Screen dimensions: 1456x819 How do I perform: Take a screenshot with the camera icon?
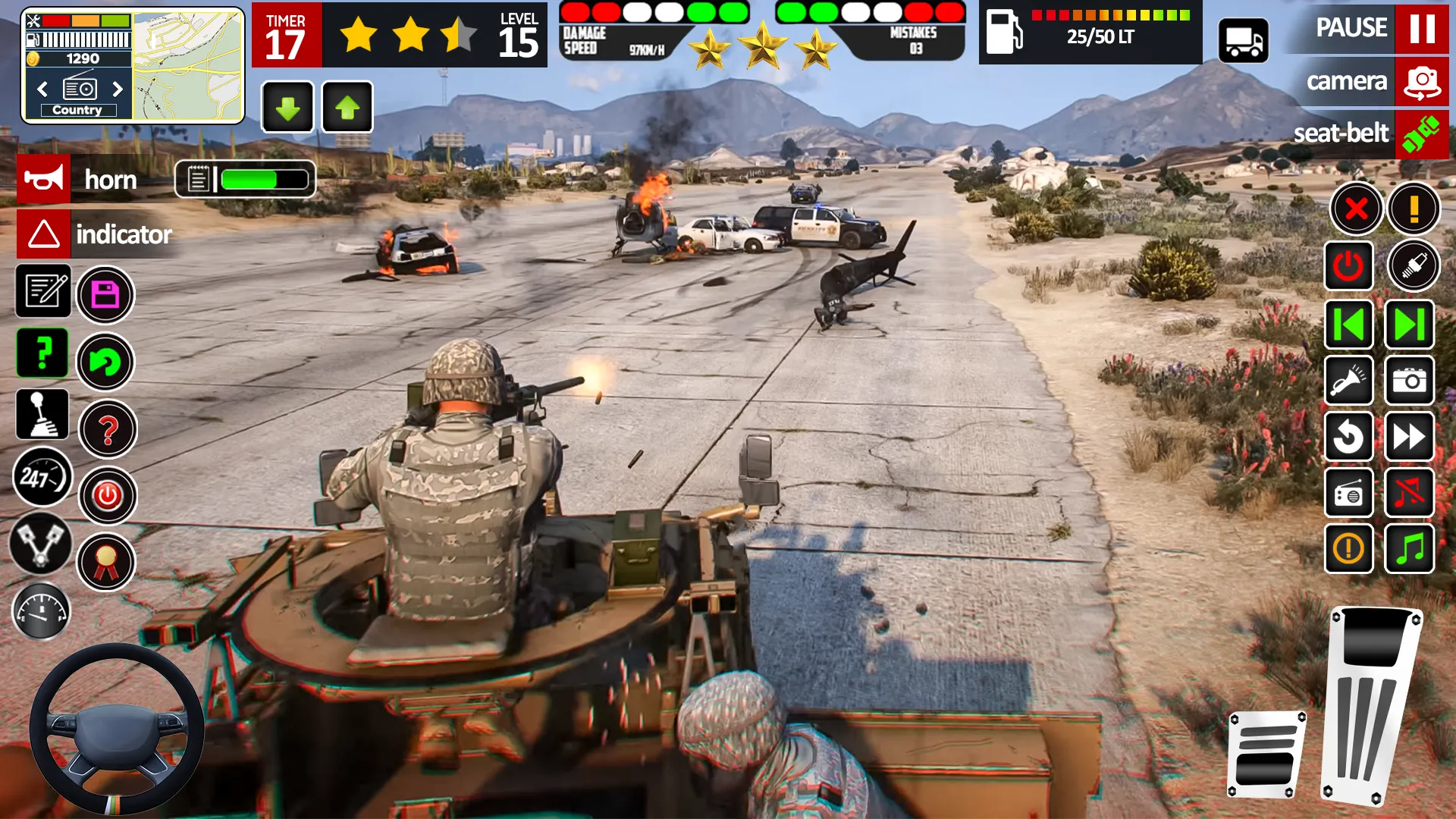(x=1409, y=381)
